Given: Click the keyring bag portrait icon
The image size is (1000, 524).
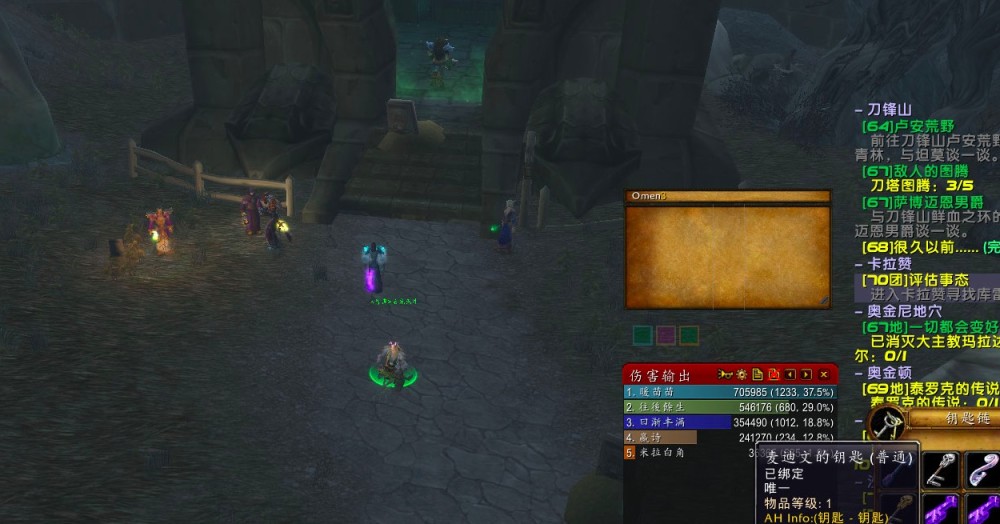Looking at the screenshot, I should (887, 424).
